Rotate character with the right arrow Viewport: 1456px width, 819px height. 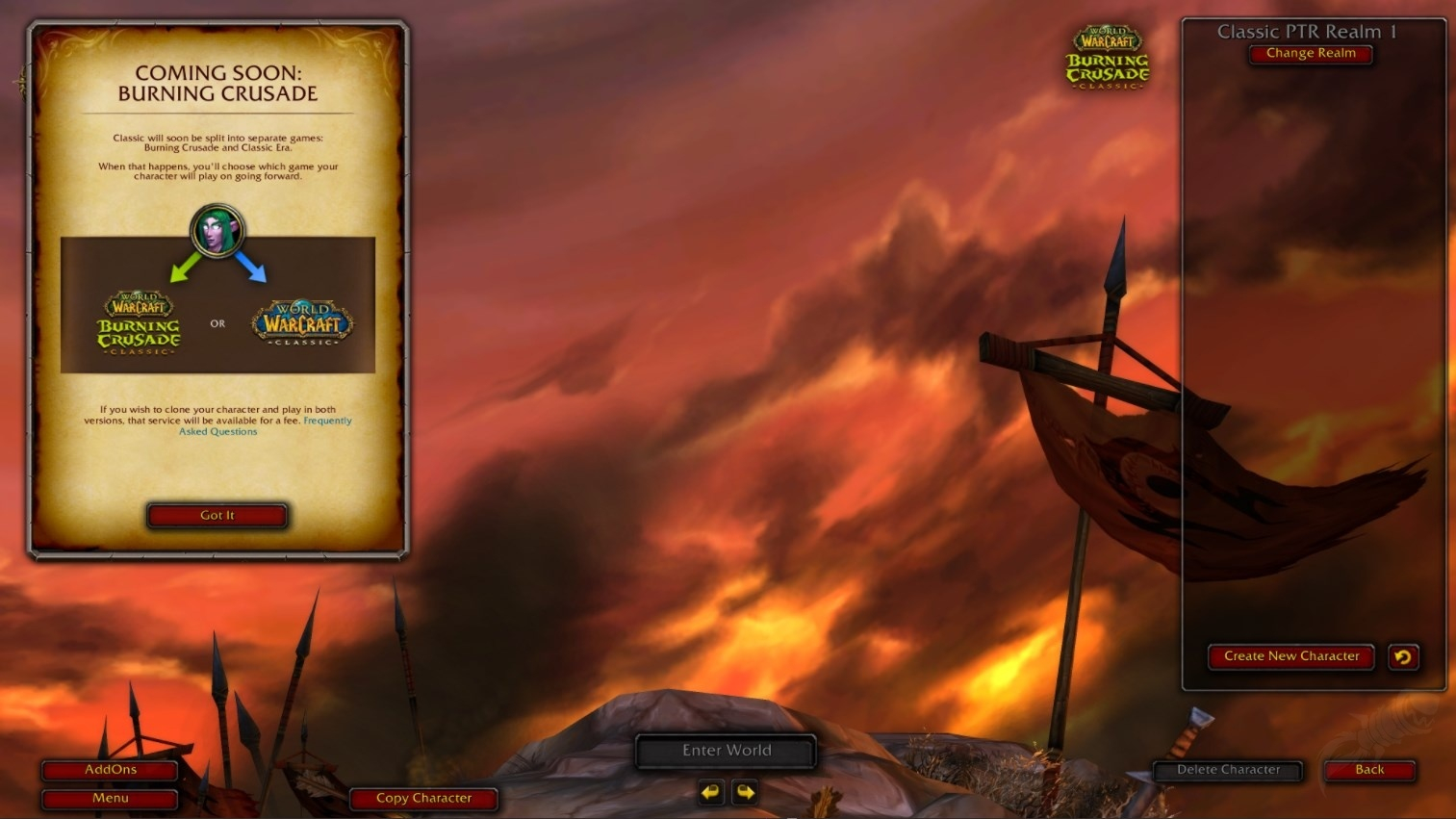tap(745, 792)
